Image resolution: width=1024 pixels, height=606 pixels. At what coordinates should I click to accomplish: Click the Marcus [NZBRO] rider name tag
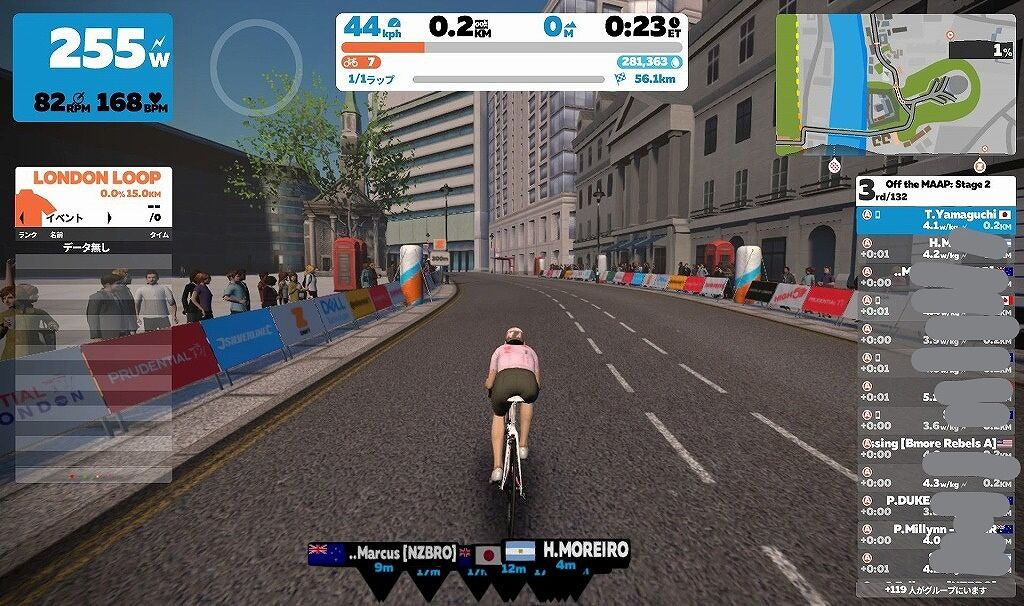coord(395,553)
